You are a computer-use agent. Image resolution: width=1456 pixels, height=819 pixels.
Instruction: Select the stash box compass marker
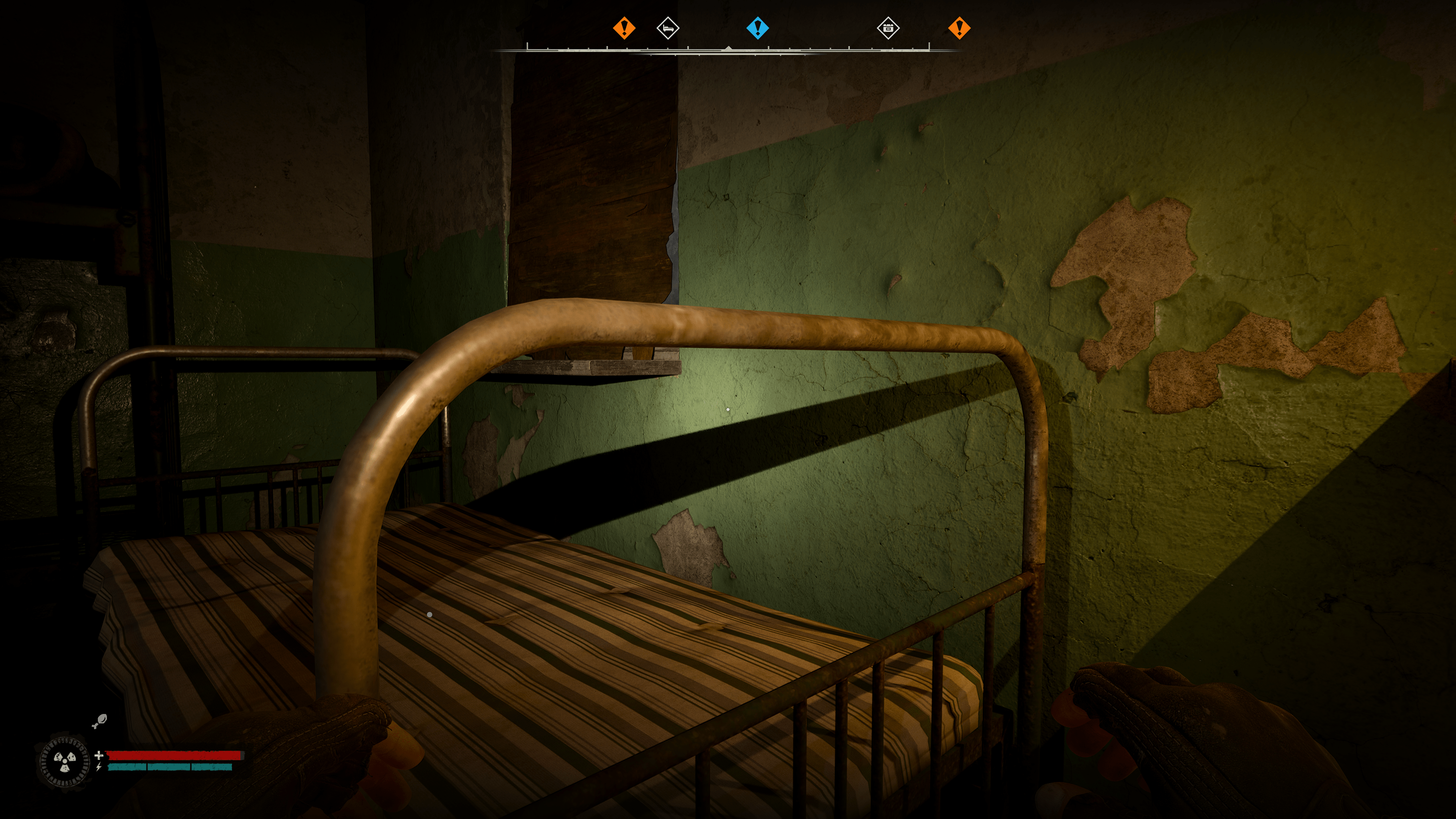click(887, 28)
